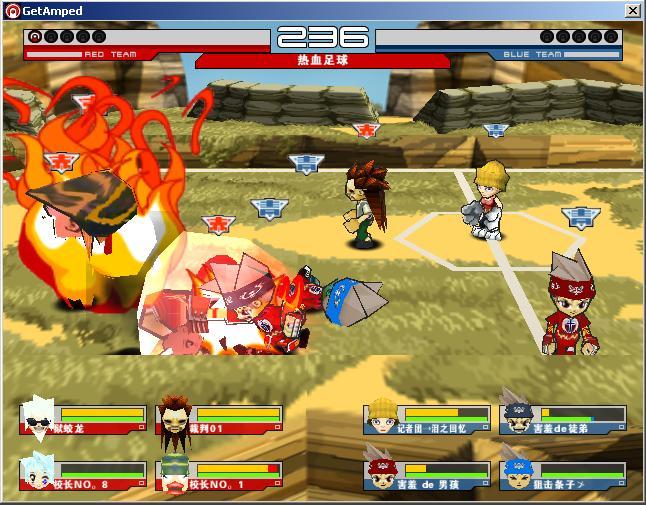Select the 校长NO。1 player portrait
Image resolution: width=646 pixels, height=505 pixels.
(x=176, y=474)
